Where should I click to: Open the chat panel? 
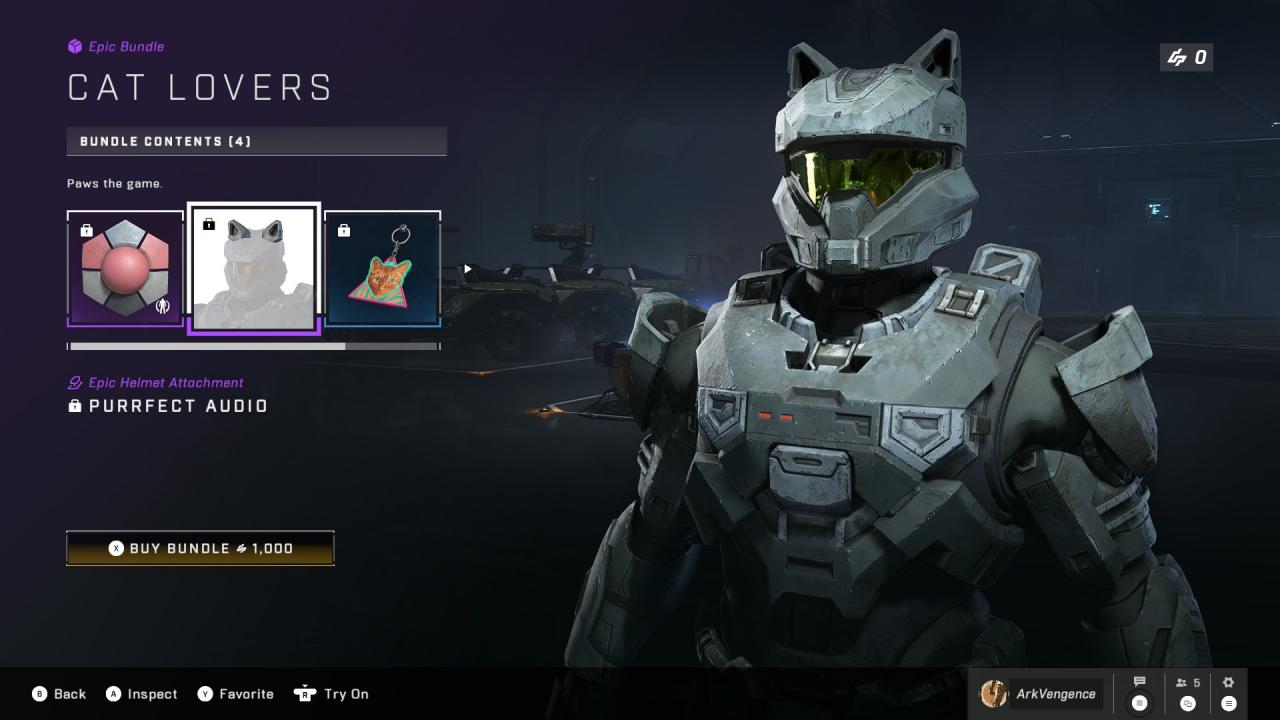1139,693
